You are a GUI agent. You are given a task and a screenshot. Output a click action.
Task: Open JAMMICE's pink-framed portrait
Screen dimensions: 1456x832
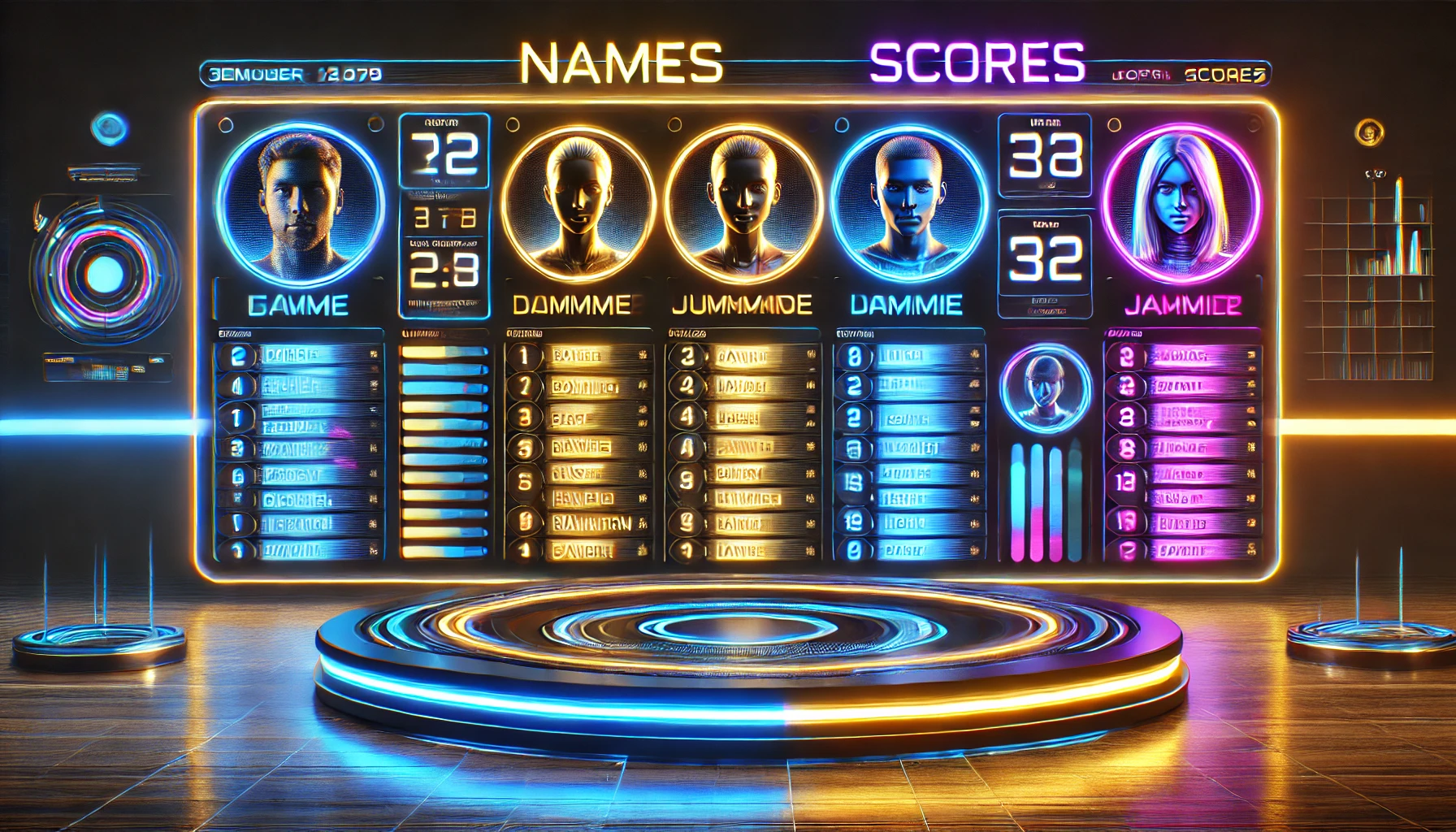coord(1181,201)
